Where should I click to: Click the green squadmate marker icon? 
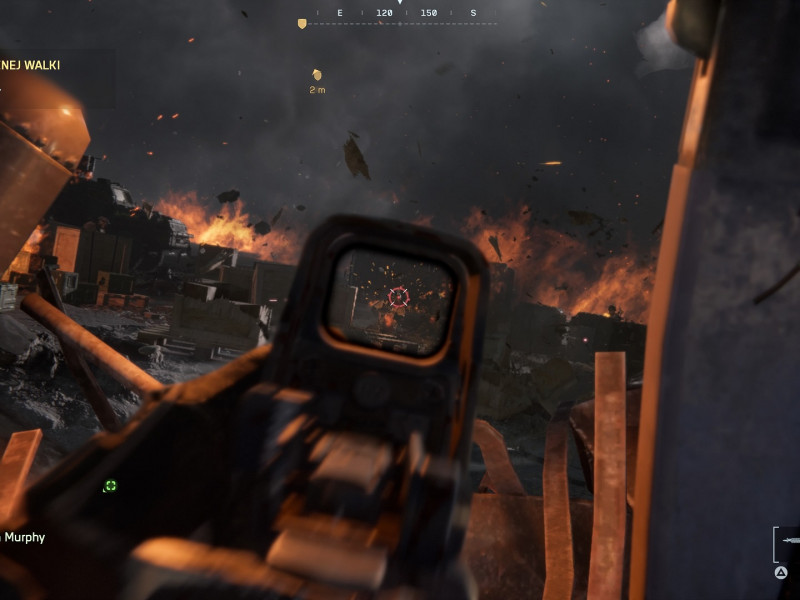(x=110, y=486)
